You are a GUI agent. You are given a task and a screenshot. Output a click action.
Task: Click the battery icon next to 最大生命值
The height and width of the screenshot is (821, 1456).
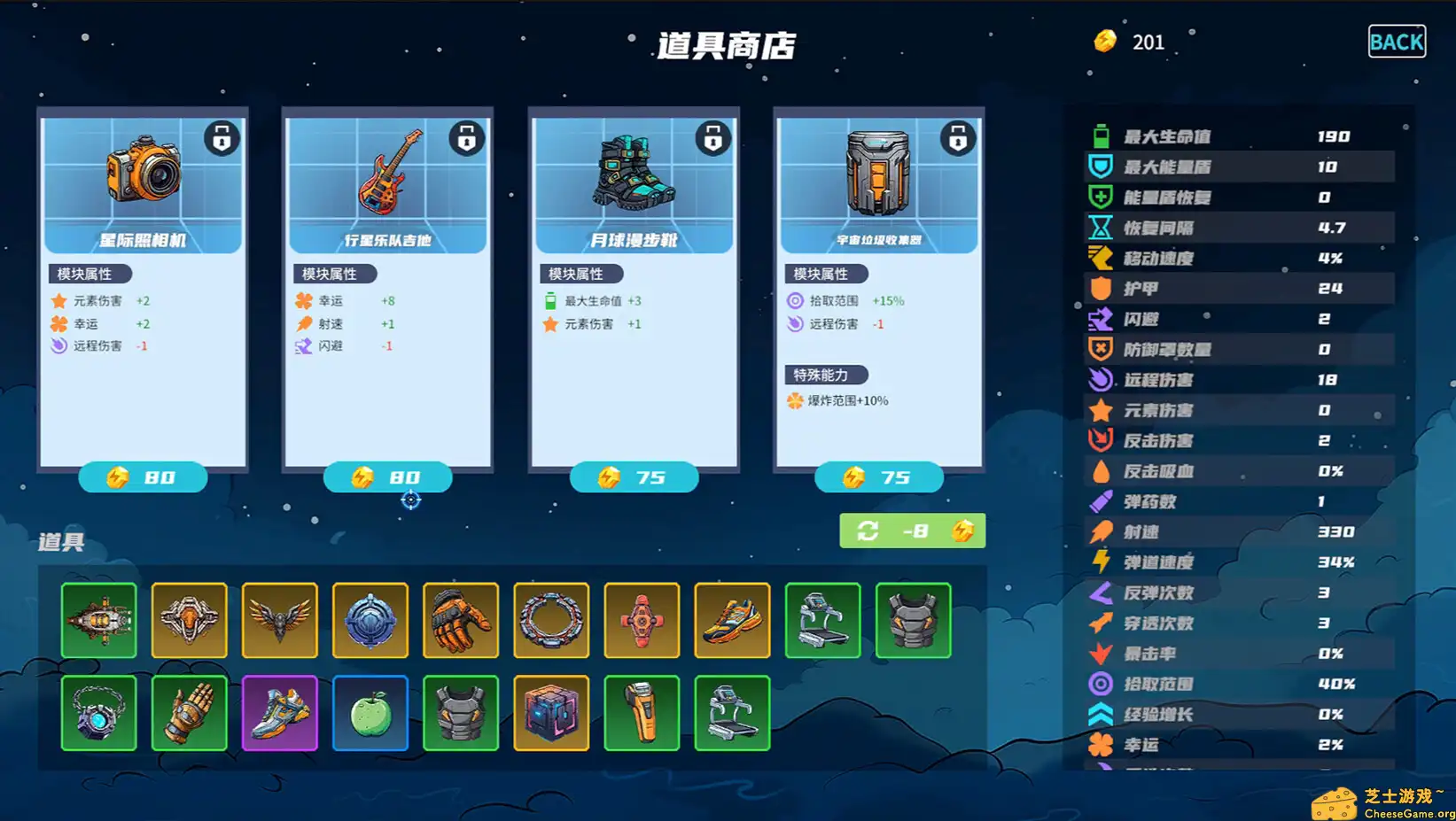[x=1100, y=136]
